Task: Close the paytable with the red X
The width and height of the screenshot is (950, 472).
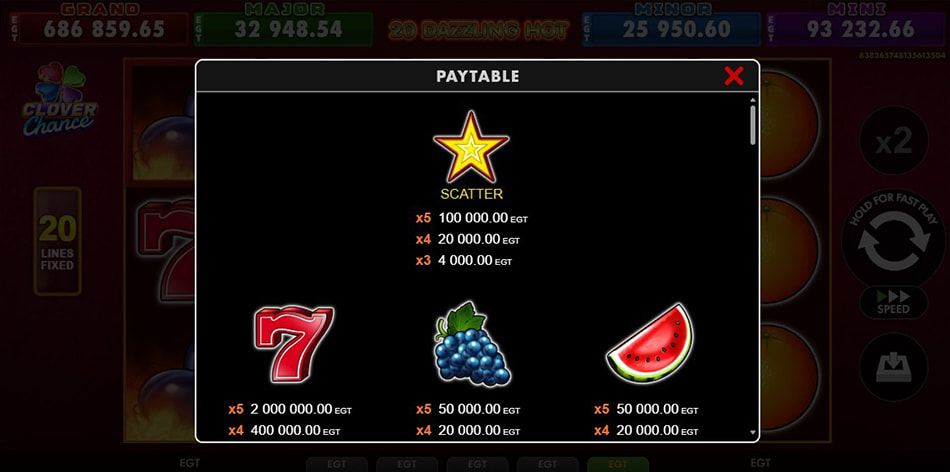Action: click(x=734, y=76)
